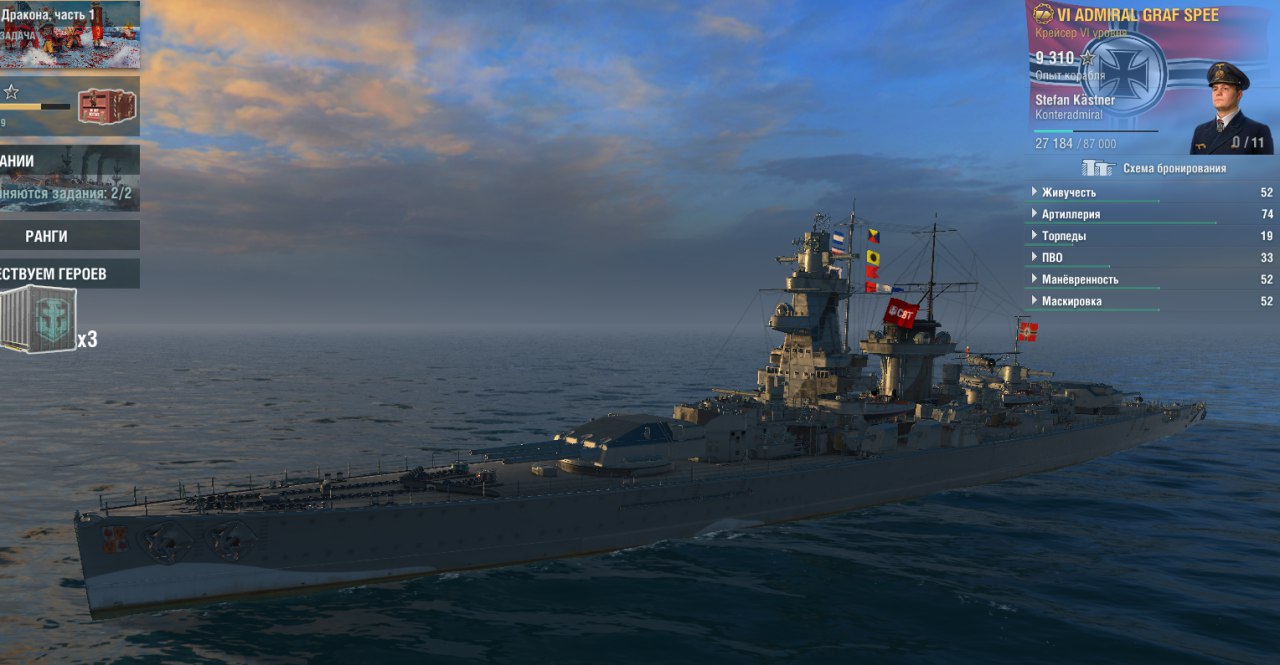The width and height of the screenshot is (1280, 665).
Task: Open the x3 containers icon
Action: pyautogui.click(x=40, y=319)
